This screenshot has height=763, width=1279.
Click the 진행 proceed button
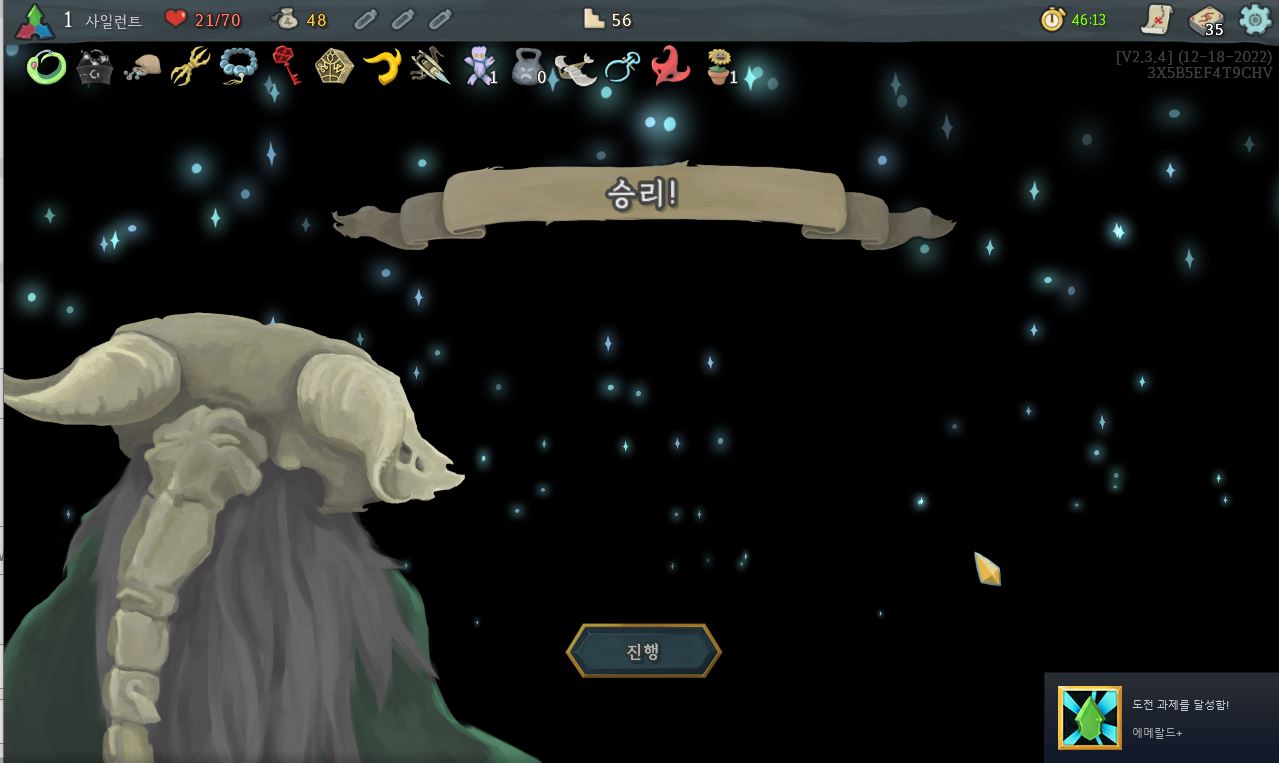point(643,651)
